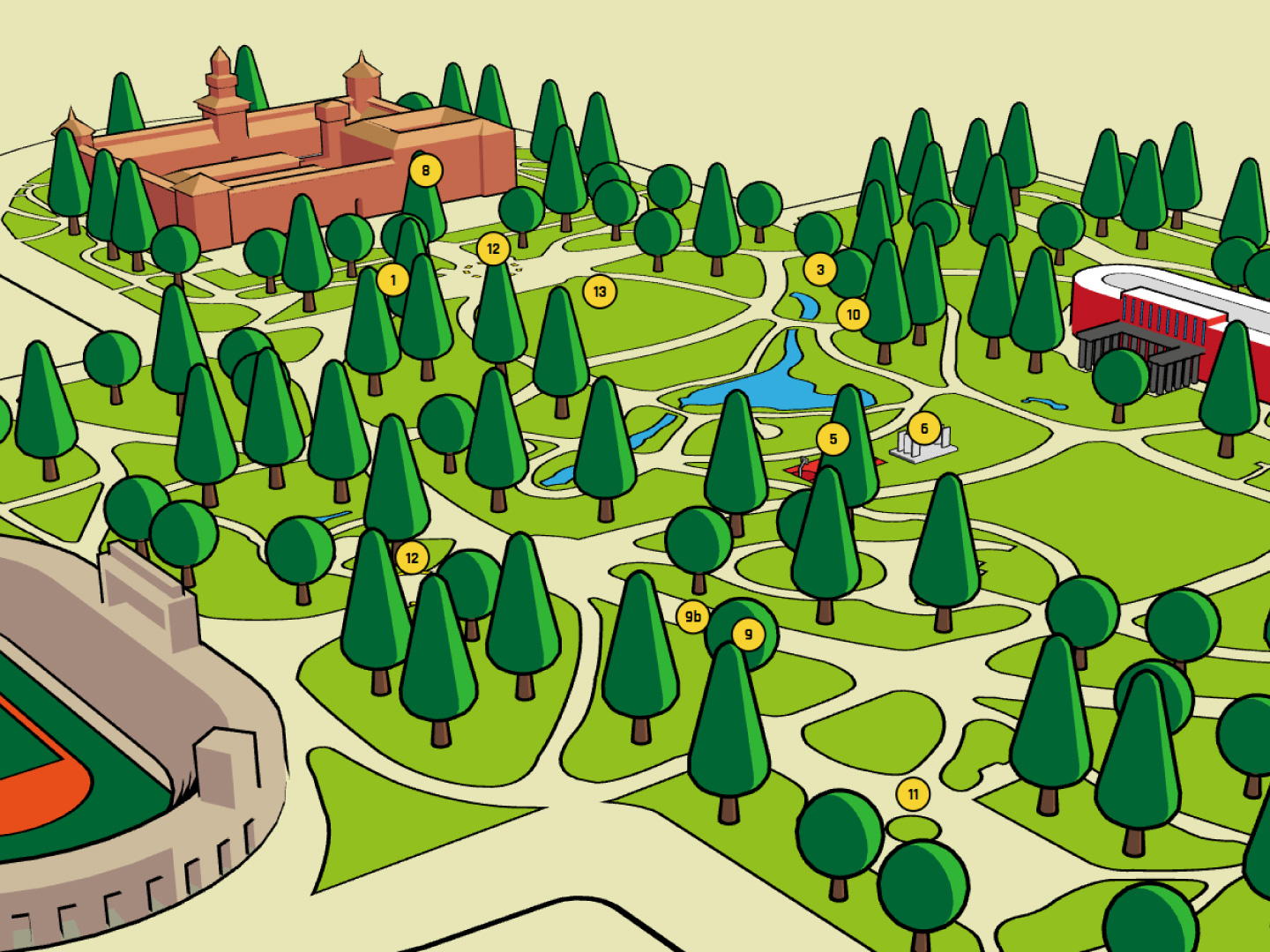Open location marker 11
1270x952 pixels.
[913, 794]
